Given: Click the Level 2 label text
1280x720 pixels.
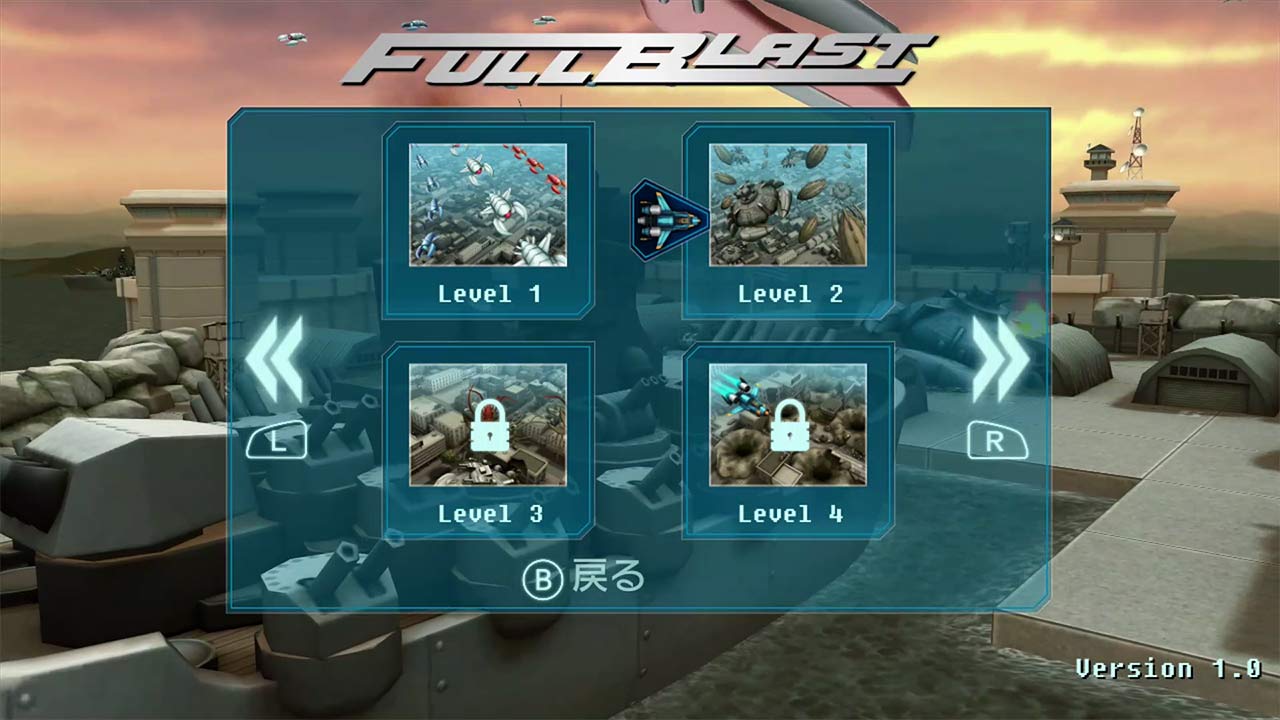Looking at the screenshot, I should pyautogui.click(x=789, y=293).
